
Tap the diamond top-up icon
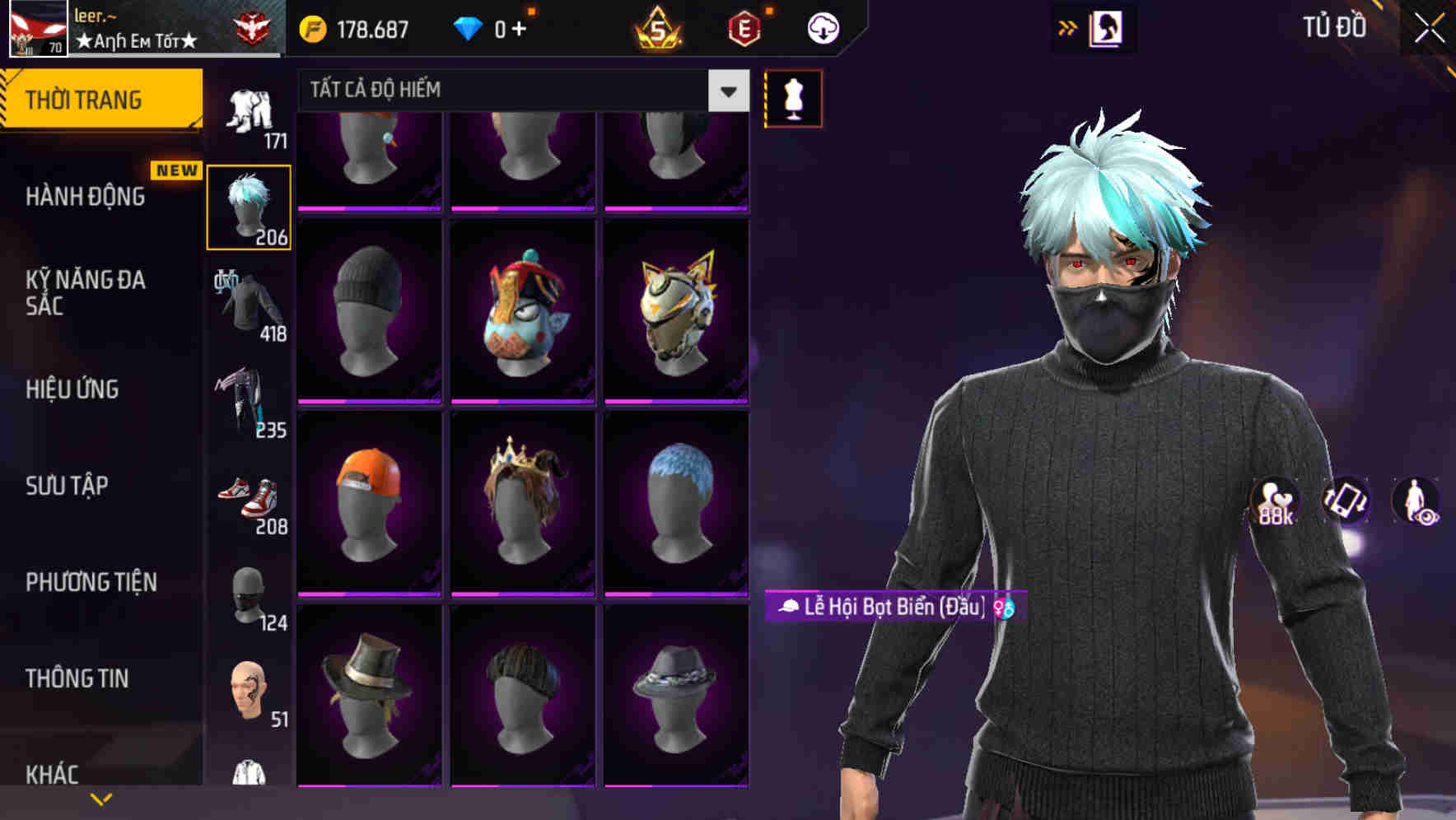pos(469,27)
